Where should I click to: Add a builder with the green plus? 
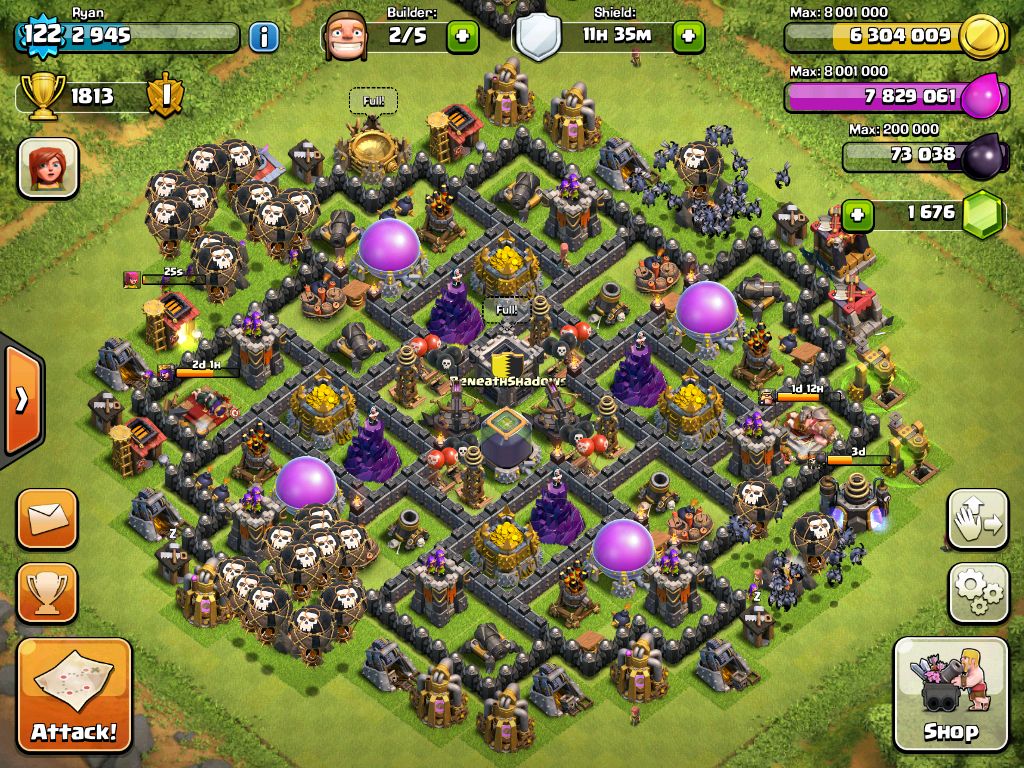click(462, 37)
